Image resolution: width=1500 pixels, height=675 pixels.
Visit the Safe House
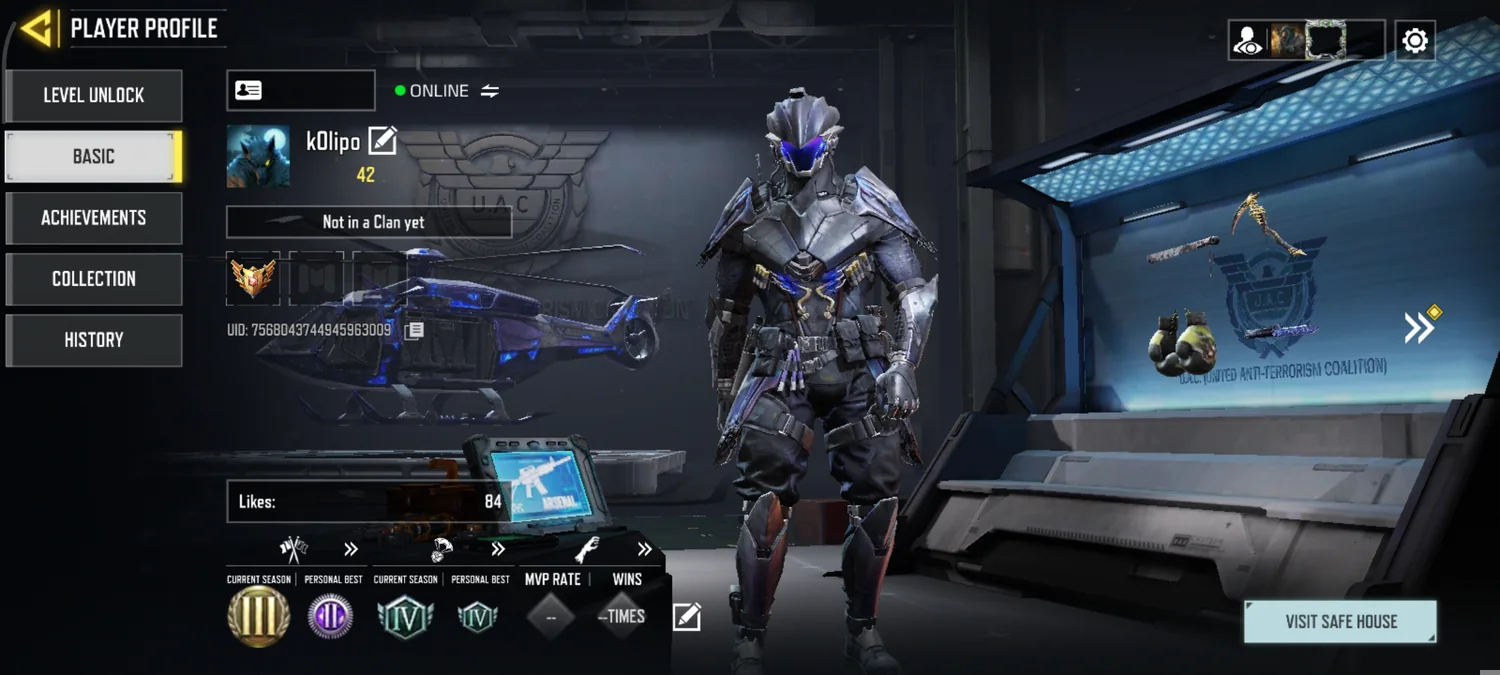coord(1340,621)
